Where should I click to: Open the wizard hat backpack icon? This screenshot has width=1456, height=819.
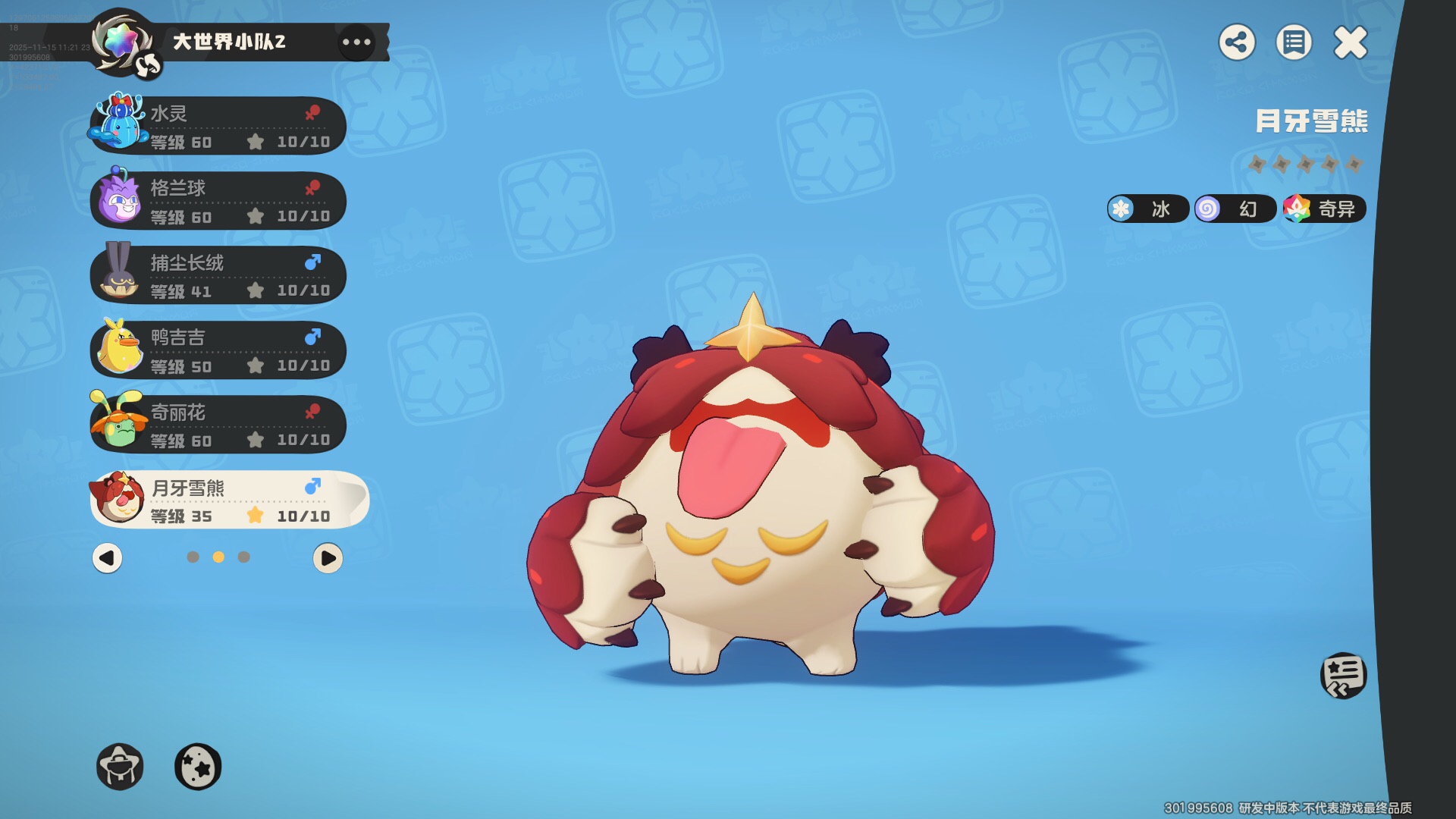click(120, 767)
